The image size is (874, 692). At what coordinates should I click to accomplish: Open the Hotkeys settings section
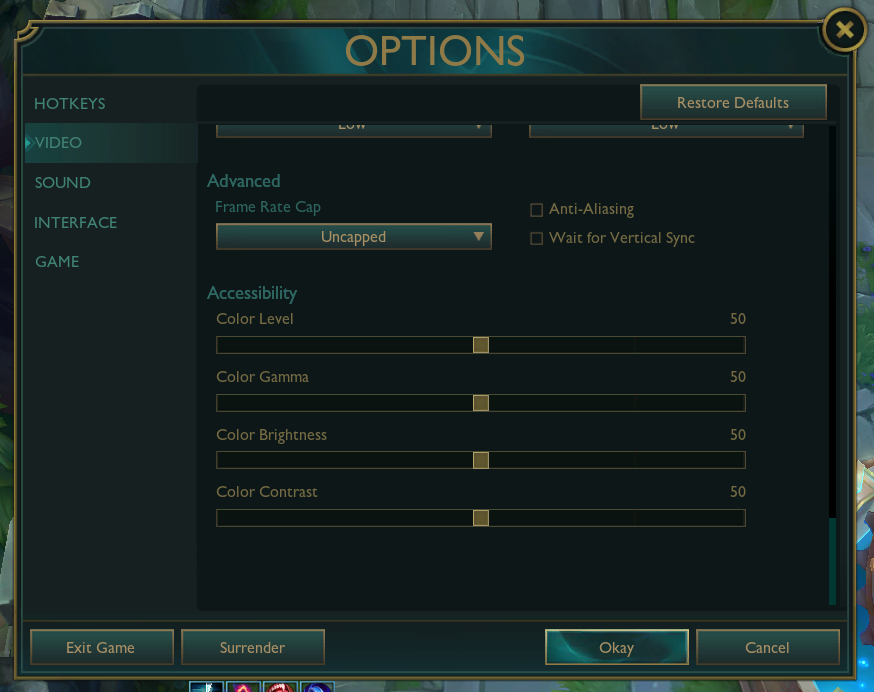(x=70, y=104)
